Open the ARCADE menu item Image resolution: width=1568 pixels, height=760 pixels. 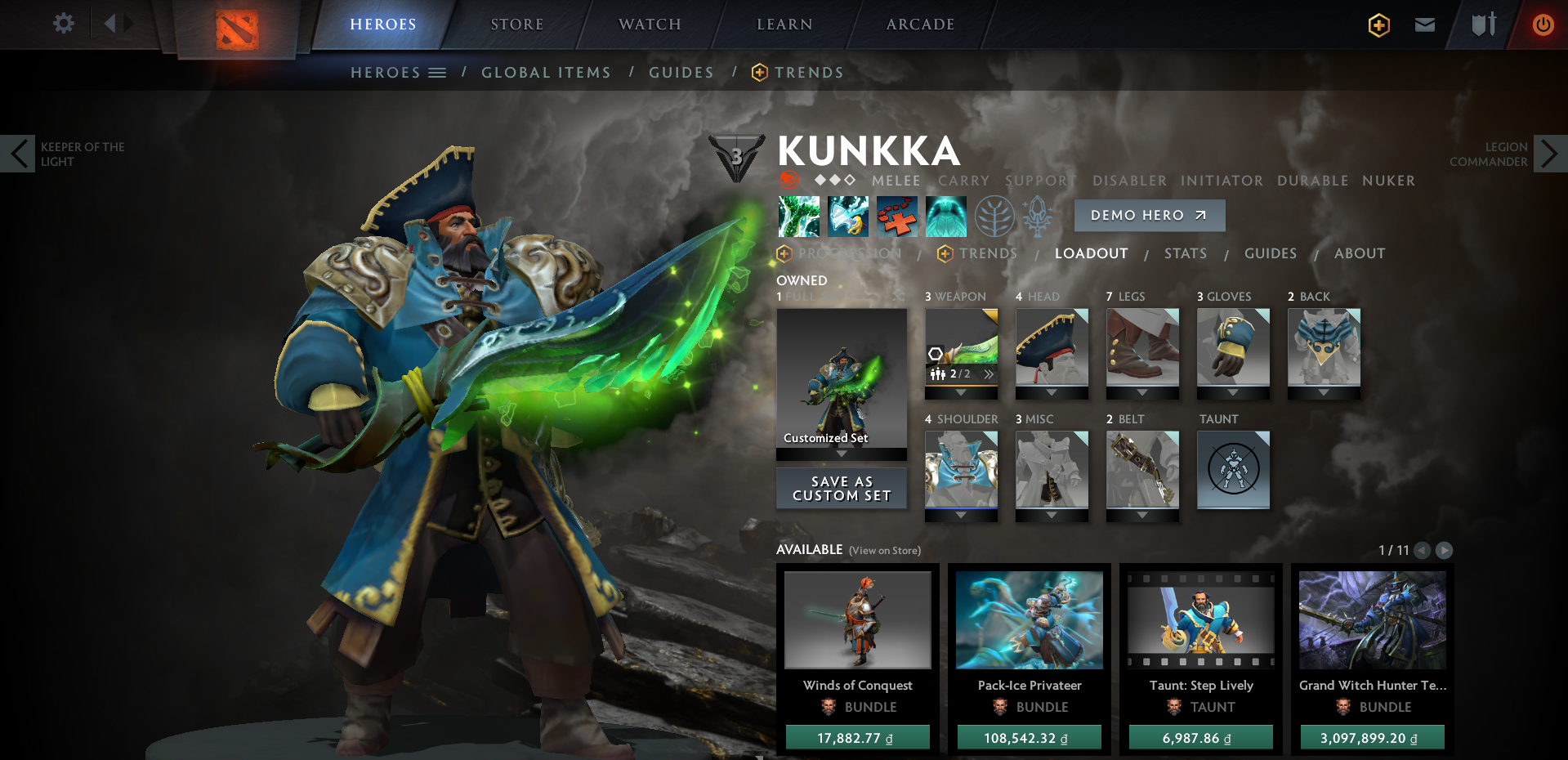click(918, 24)
